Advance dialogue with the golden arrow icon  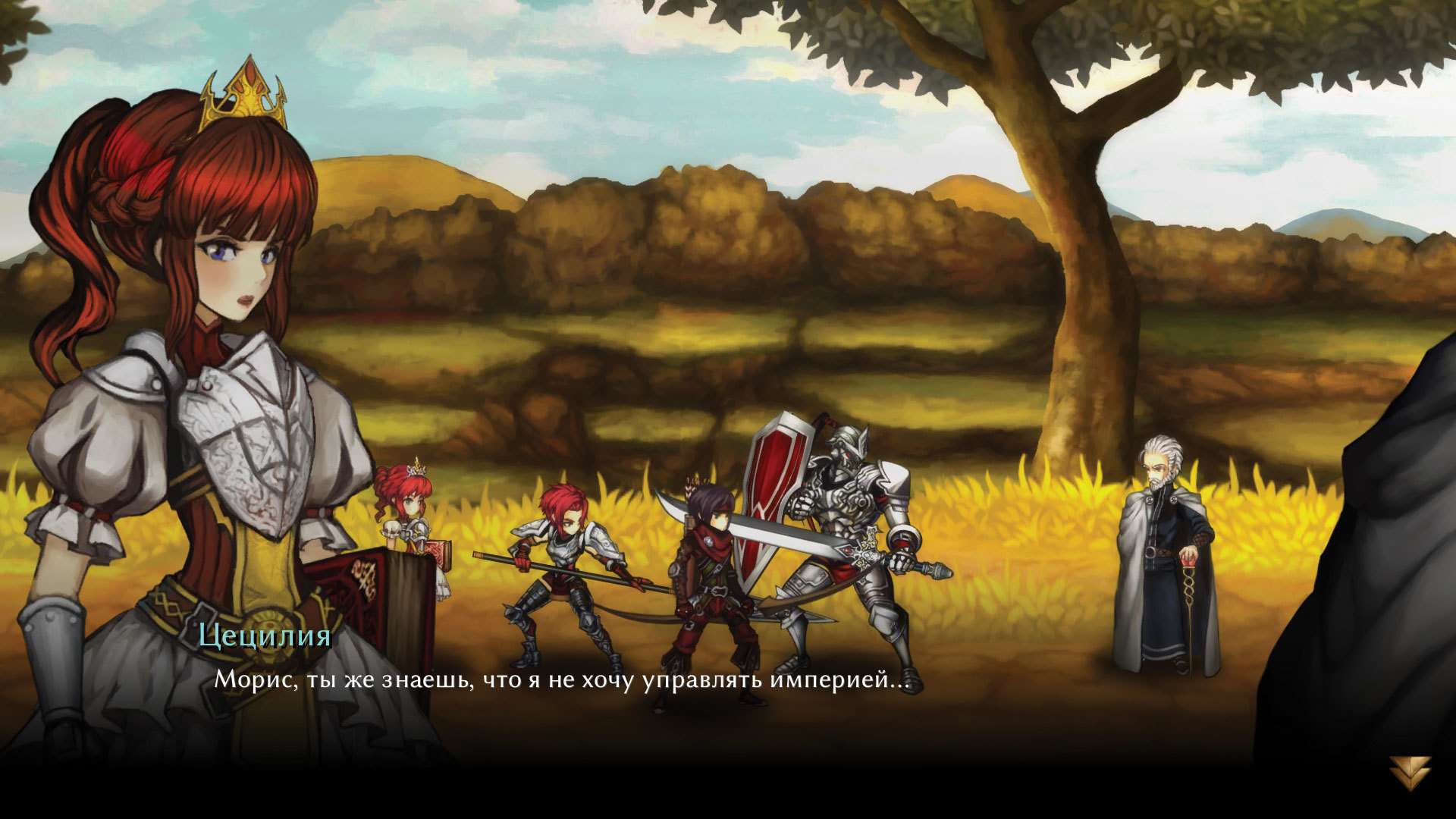pyautogui.click(x=1410, y=773)
